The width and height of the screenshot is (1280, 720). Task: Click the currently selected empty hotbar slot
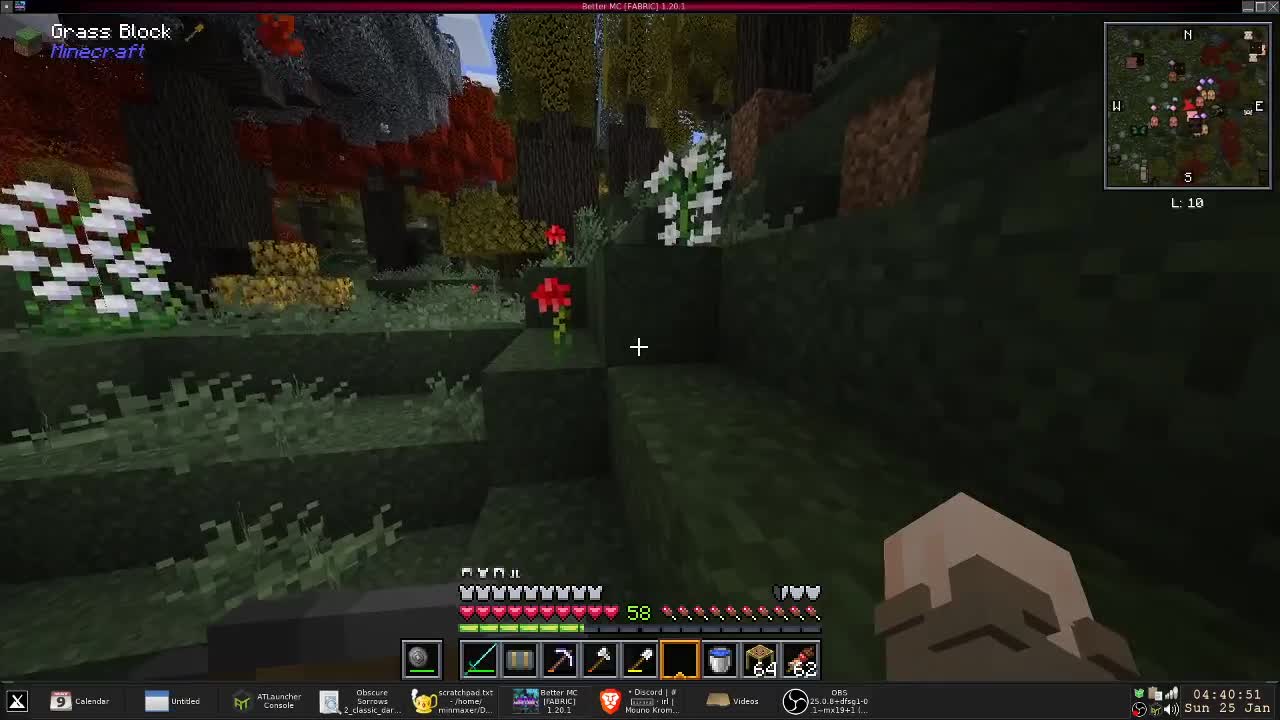click(680, 658)
